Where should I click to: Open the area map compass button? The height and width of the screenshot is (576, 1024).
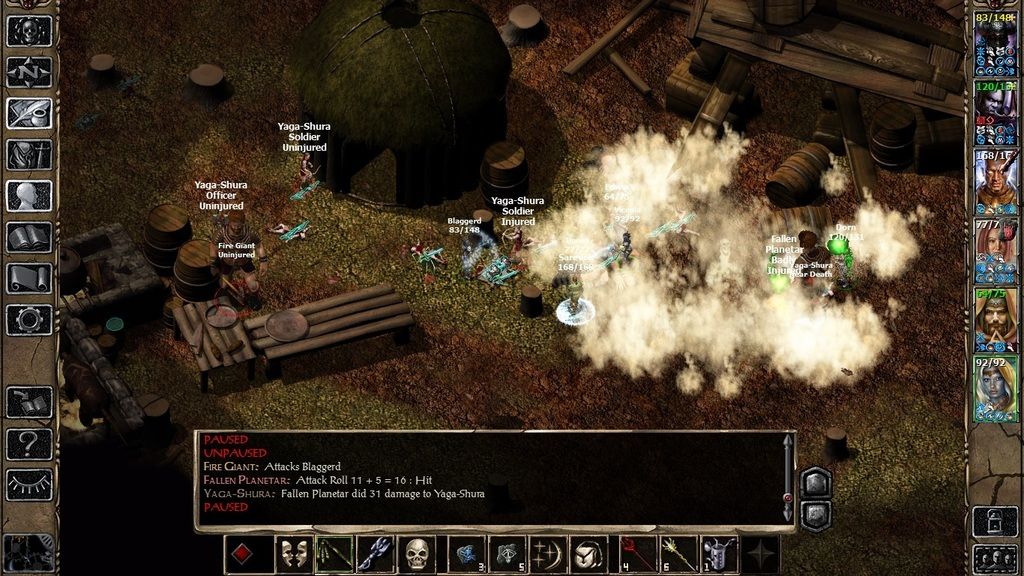click(x=29, y=72)
